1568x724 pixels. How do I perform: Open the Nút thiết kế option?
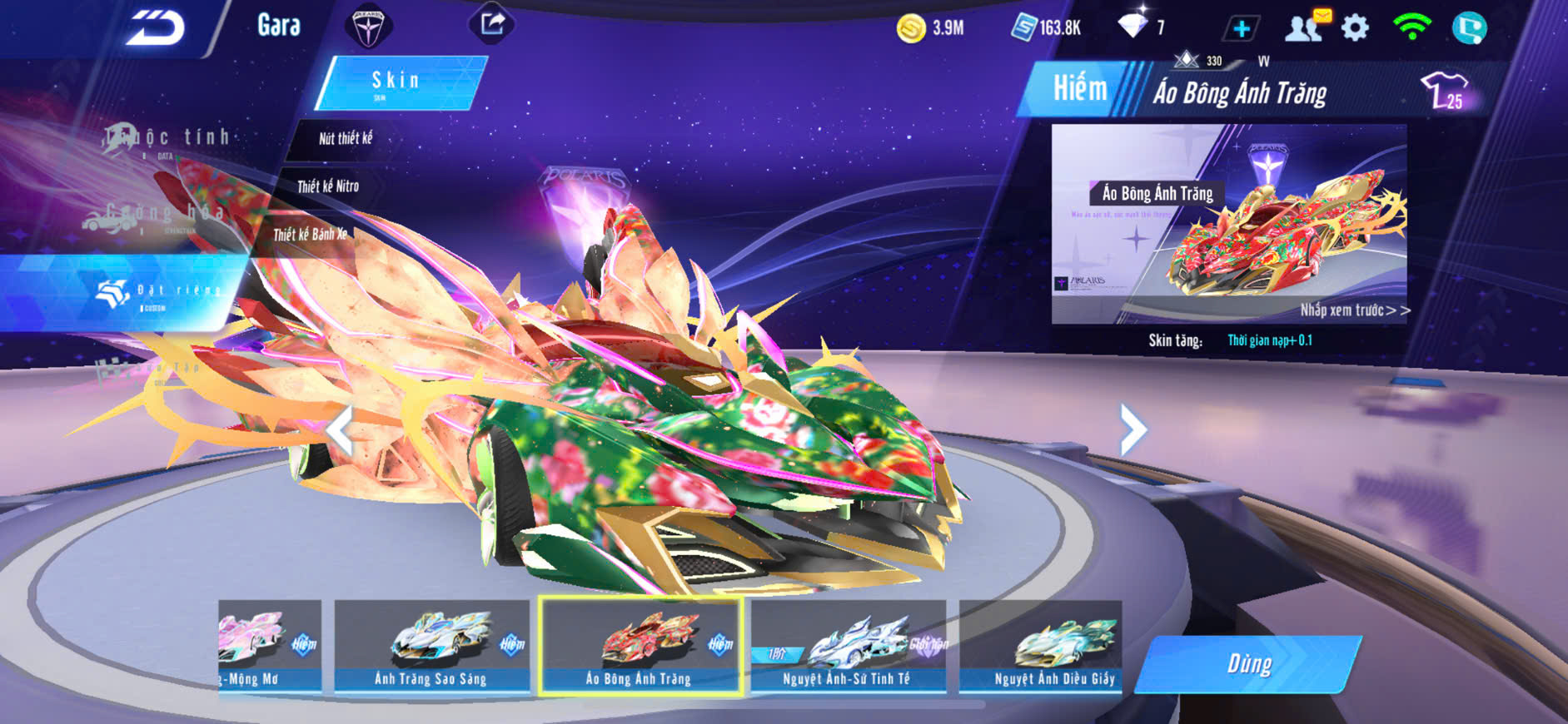click(345, 138)
